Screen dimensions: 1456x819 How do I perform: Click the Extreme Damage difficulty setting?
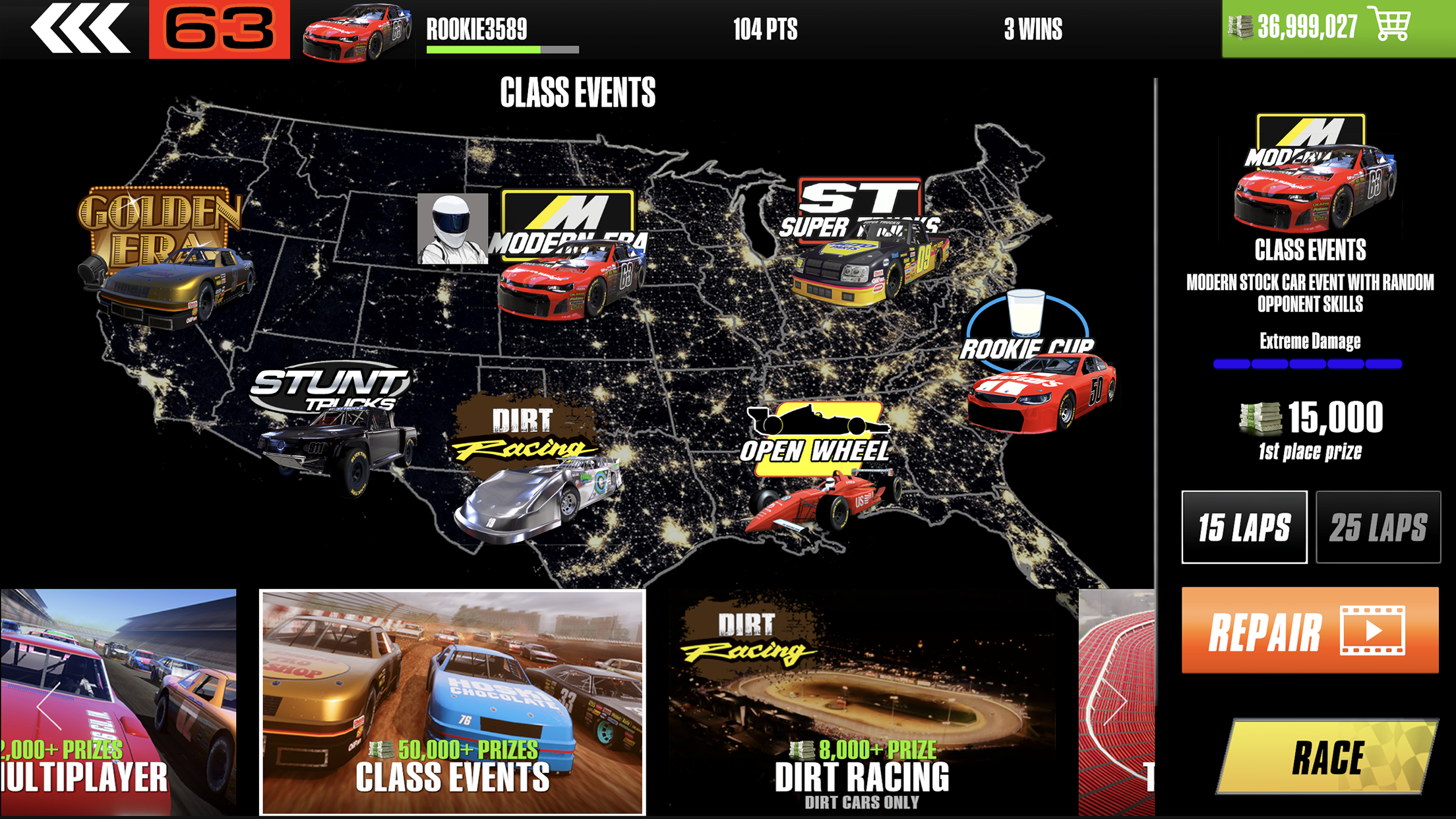(1312, 341)
